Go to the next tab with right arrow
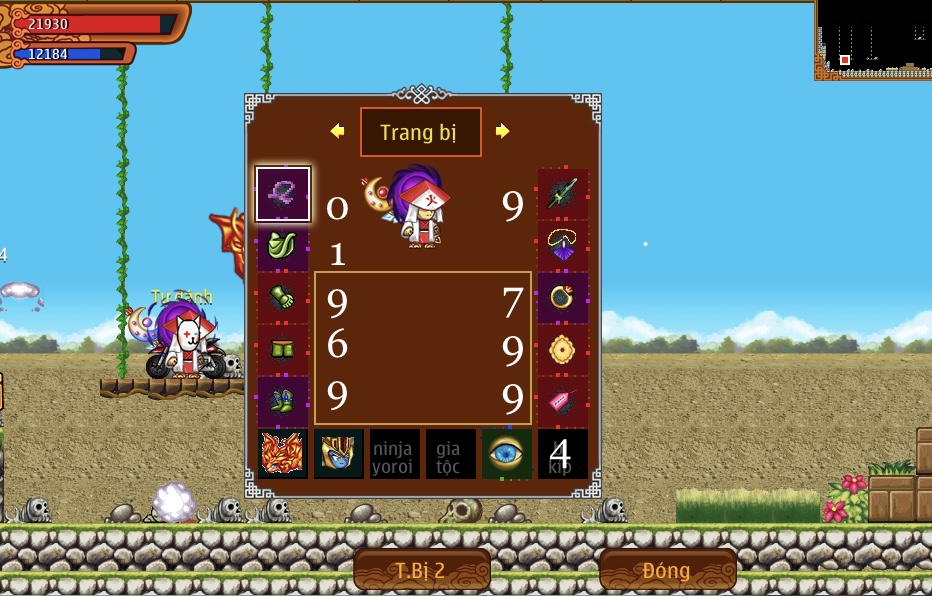This screenshot has width=932, height=596. click(502, 131)
